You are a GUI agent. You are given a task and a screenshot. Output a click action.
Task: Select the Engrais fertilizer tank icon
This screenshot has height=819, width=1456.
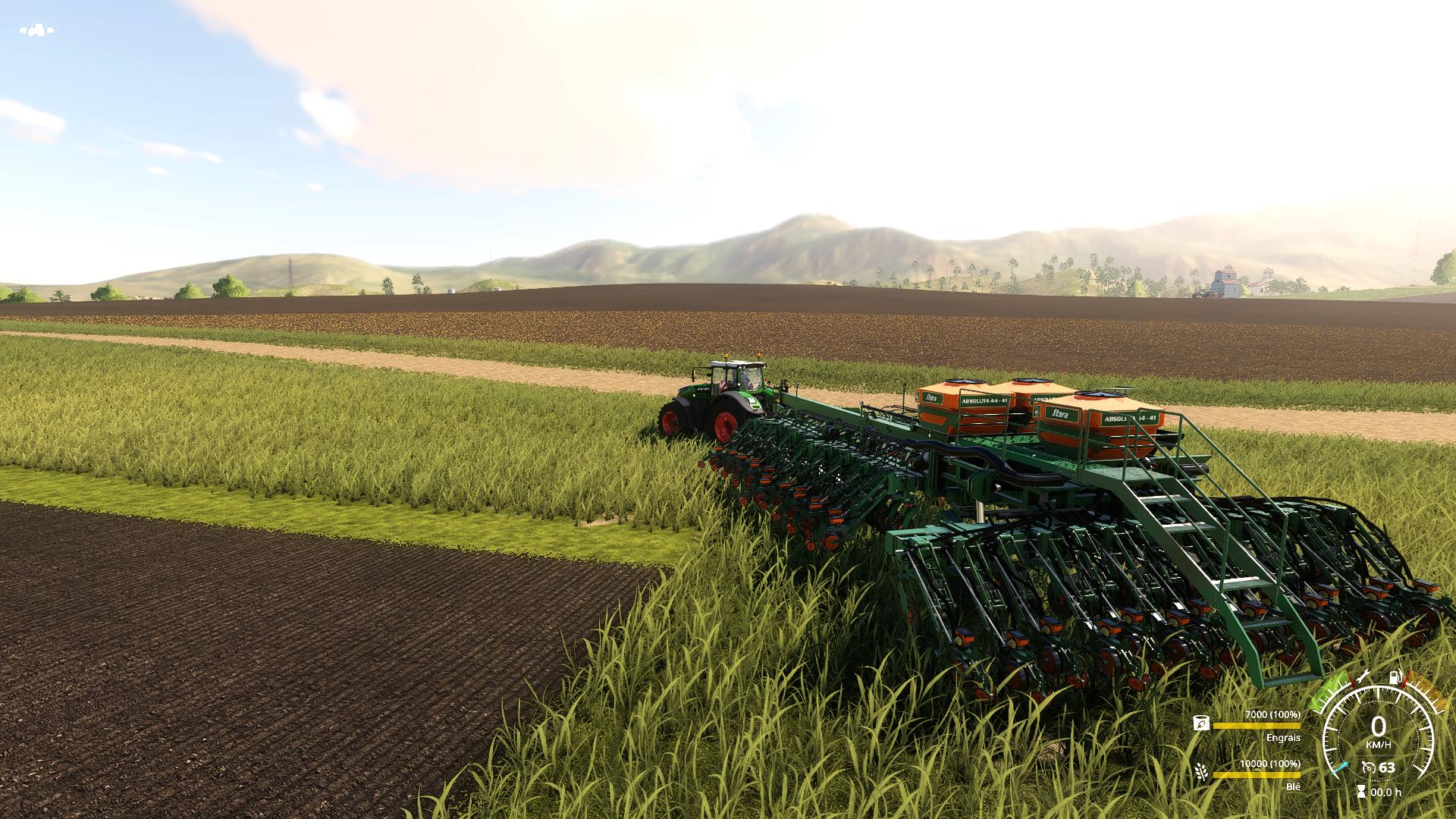point(1200,724)
